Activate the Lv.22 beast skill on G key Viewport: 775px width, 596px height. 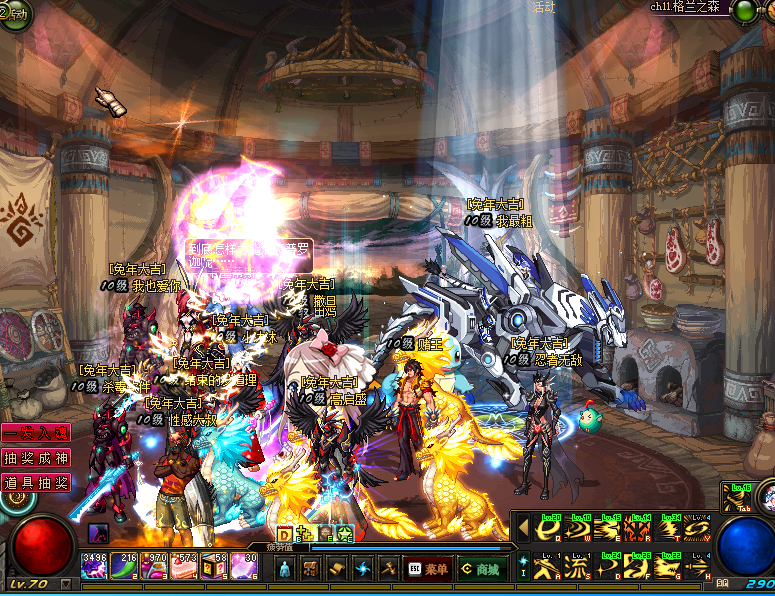click(667, 567)
